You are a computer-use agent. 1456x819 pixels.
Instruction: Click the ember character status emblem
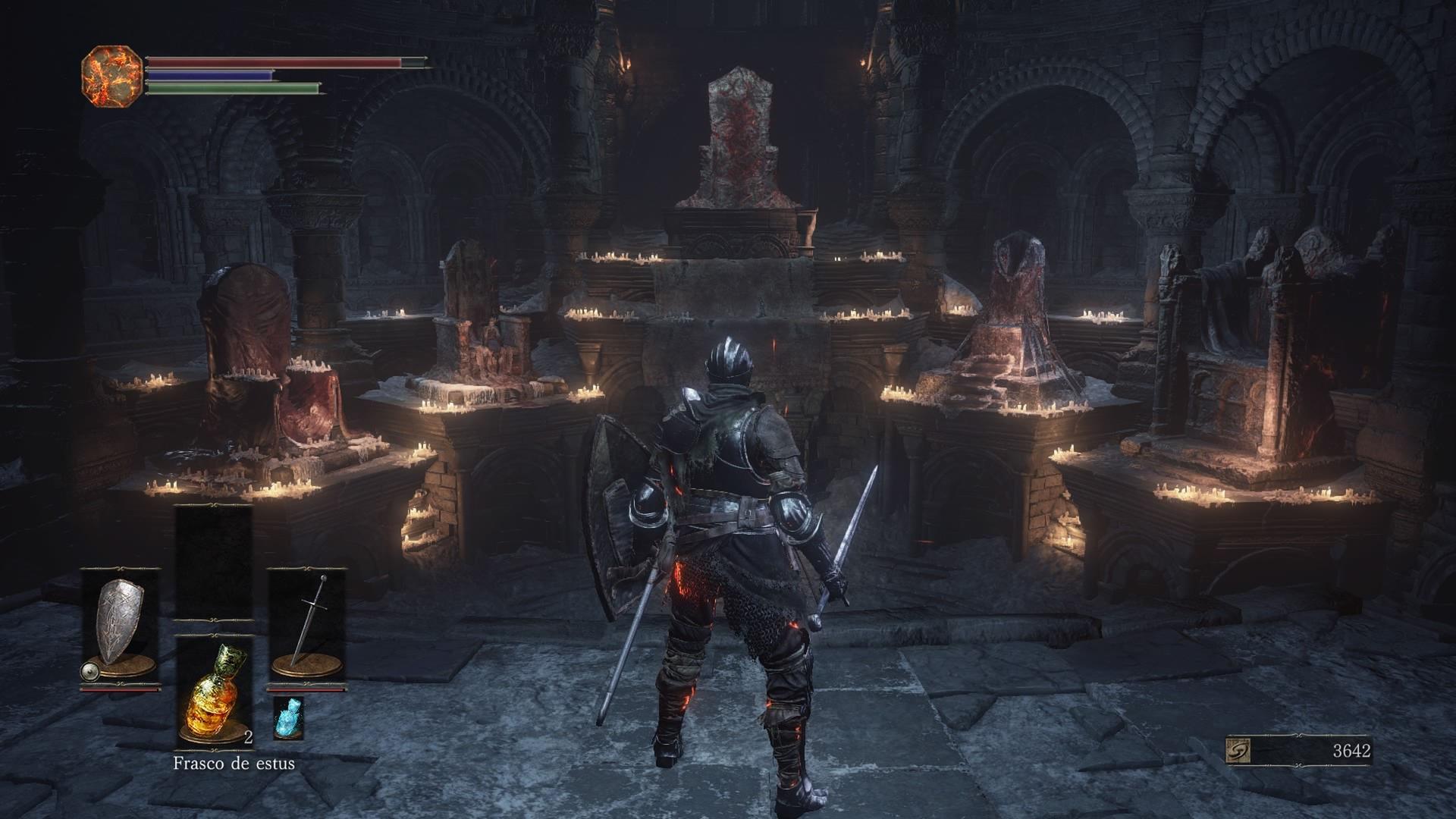click(x=111, y=76)
